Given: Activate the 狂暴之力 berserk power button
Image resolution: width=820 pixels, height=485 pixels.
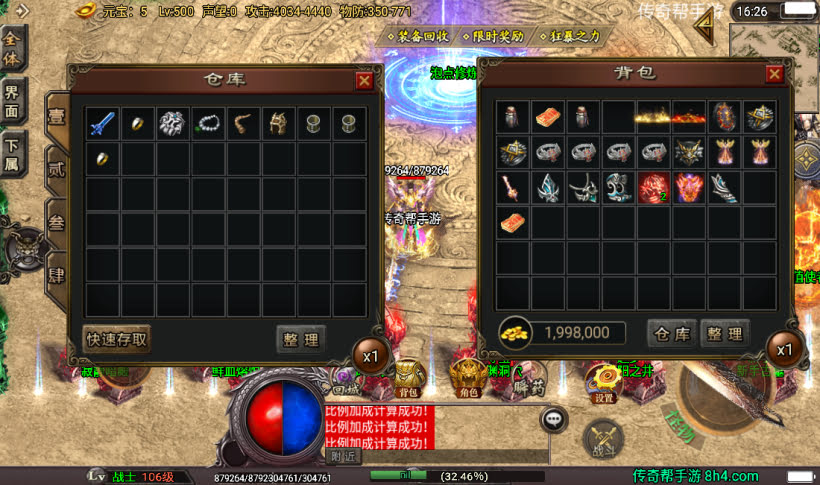Looking at the screenshot, I should (x=569, y=36).
